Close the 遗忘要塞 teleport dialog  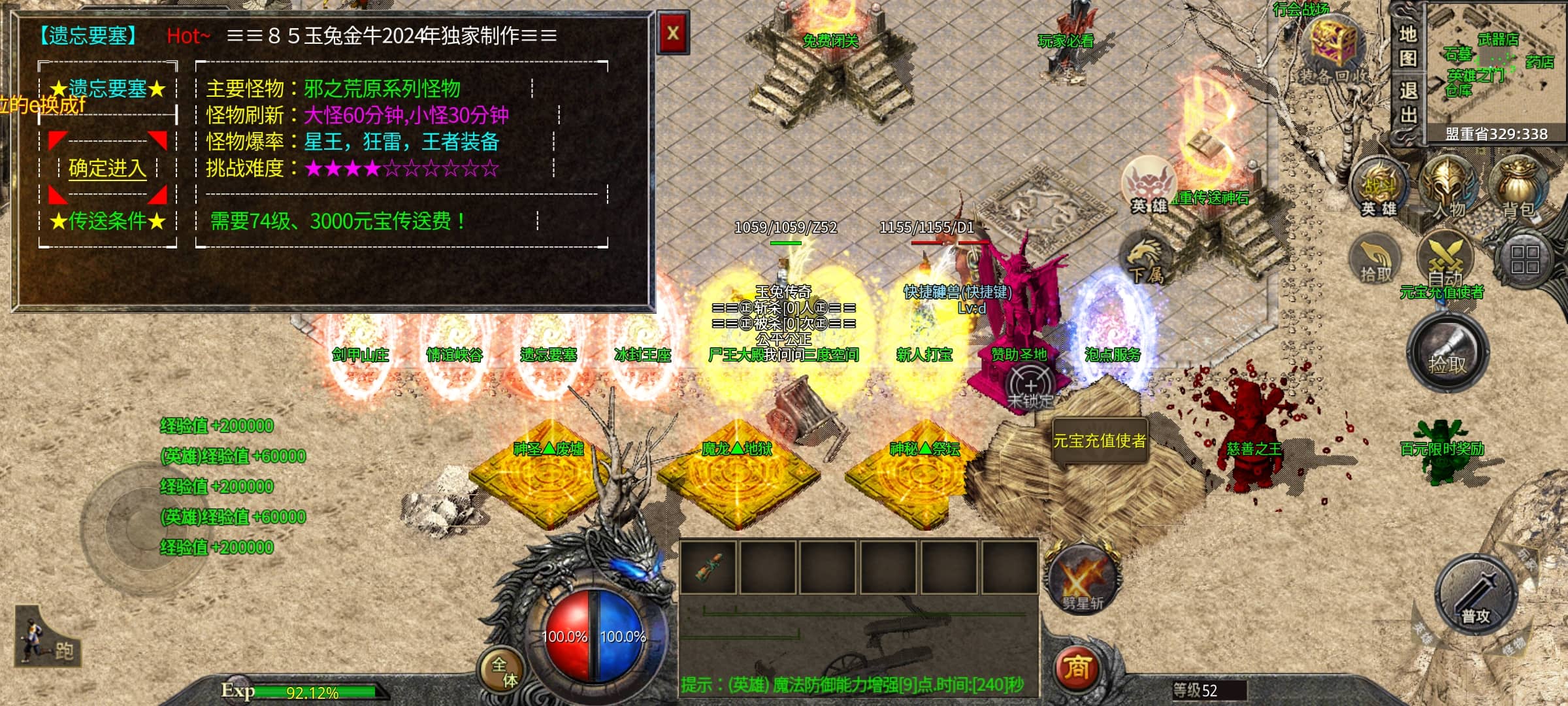(x=672, y=33)
